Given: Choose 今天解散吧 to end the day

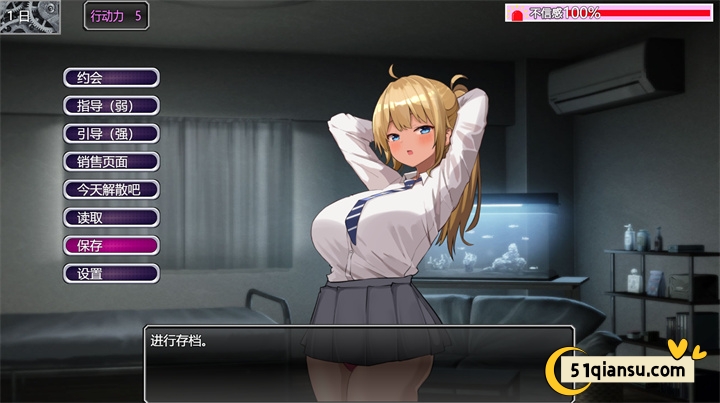Looking at the screenshot, I should [111, 189].
